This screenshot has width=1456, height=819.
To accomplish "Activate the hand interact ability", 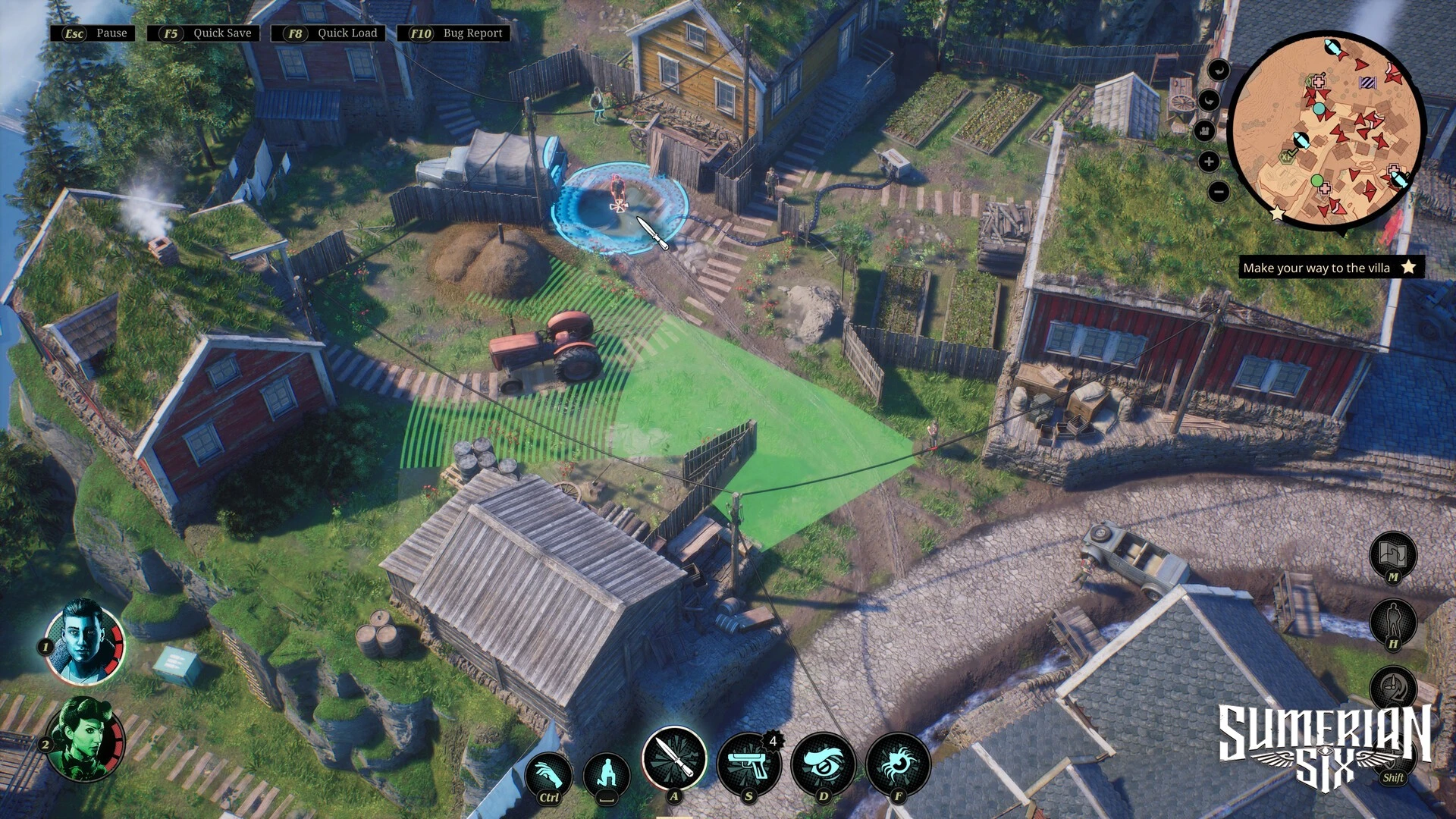I will (x=548, y=774).
